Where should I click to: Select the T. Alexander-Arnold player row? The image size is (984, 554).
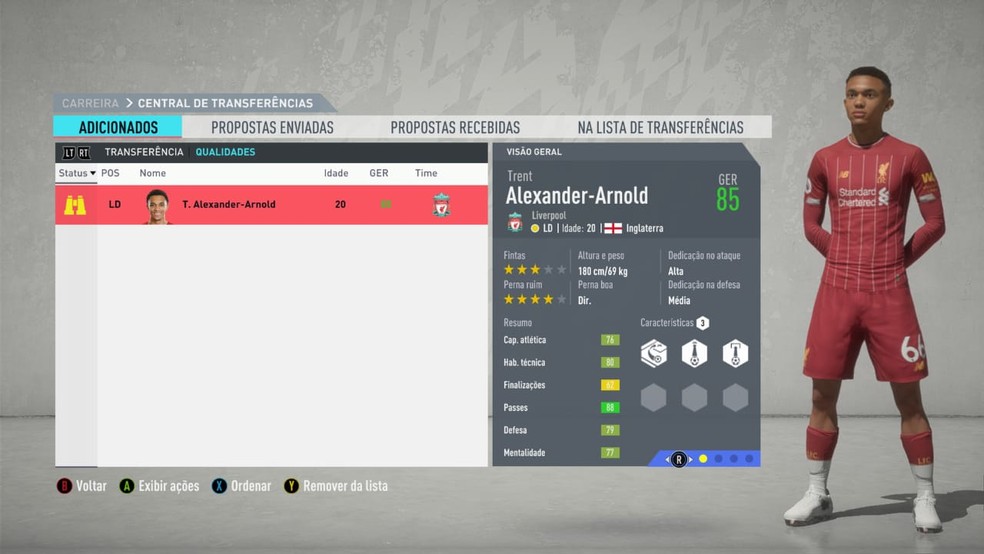[x=271, y=205]
